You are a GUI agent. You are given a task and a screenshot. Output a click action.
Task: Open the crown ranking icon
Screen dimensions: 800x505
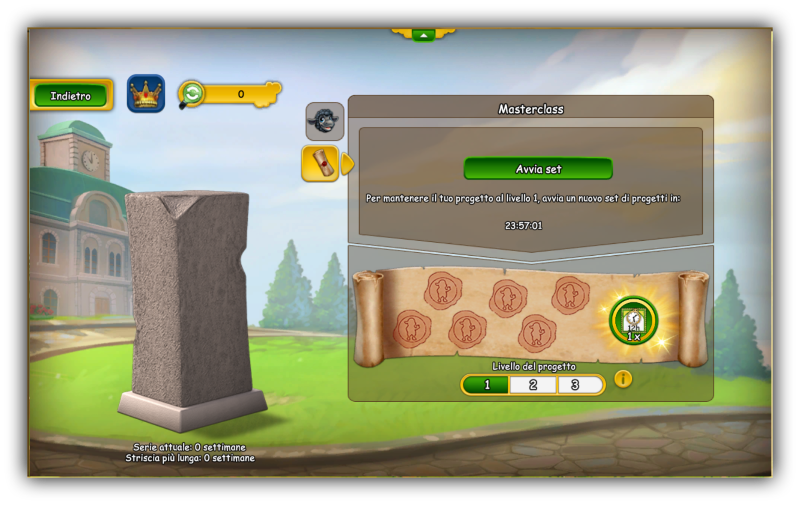point(146,94)
